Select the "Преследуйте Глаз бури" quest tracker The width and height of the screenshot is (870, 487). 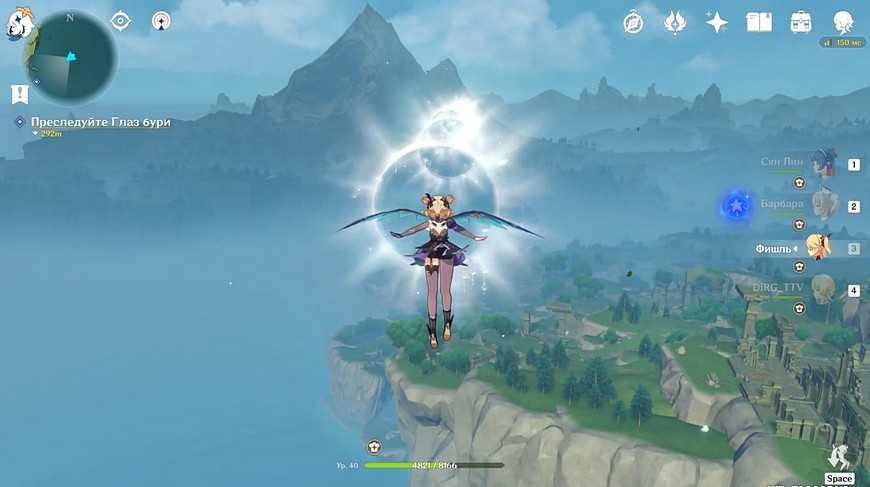100,122
